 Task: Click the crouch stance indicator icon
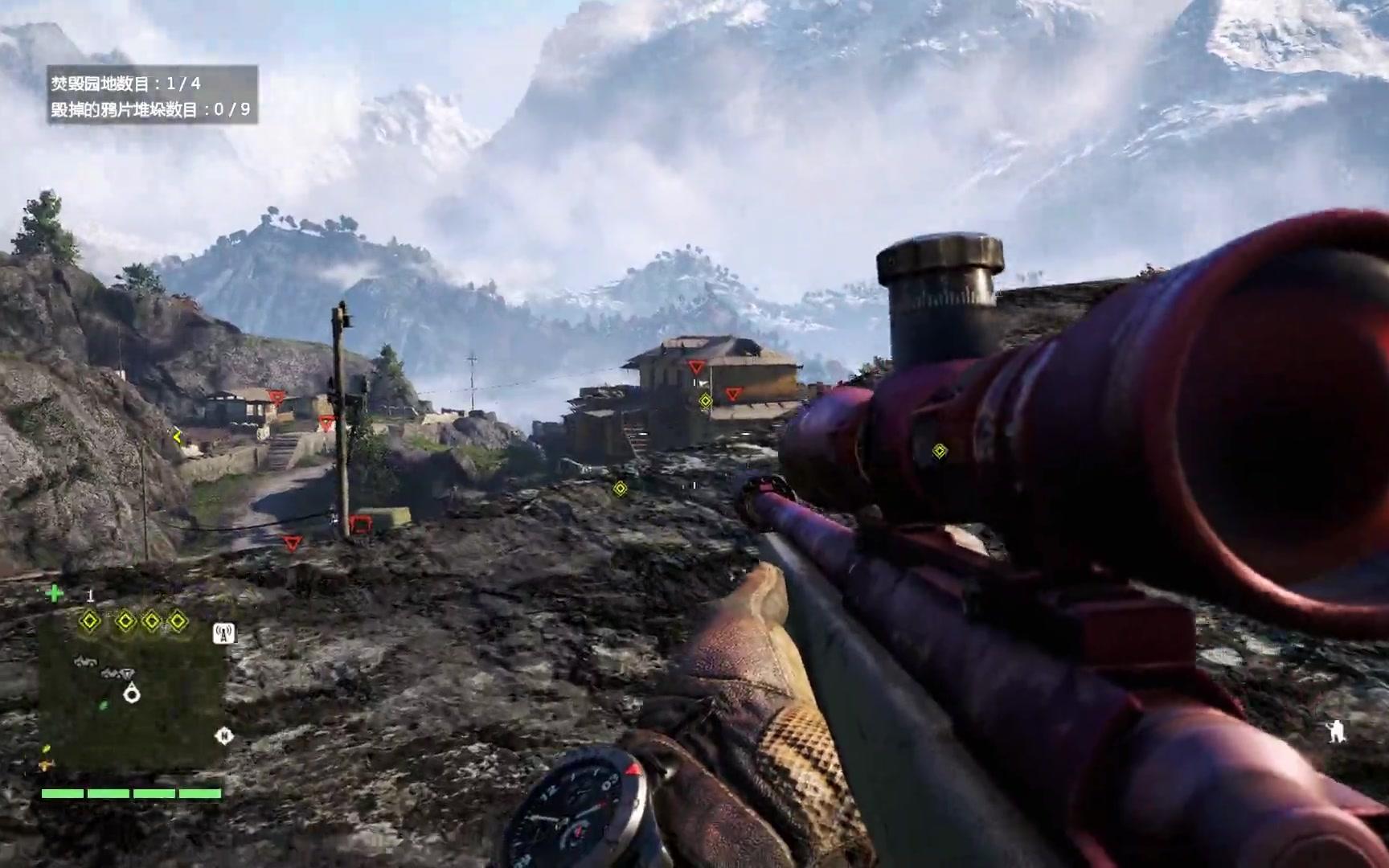click(1336, 731)
